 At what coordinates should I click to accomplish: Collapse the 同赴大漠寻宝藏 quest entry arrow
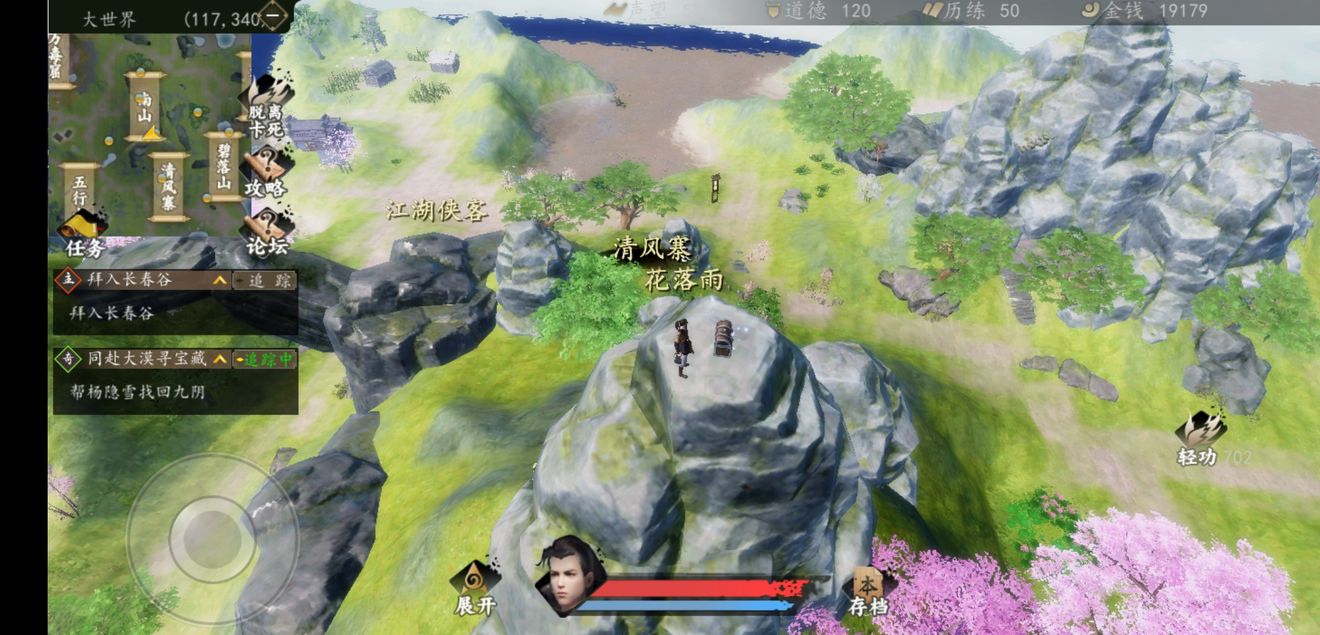pos(219,359)
